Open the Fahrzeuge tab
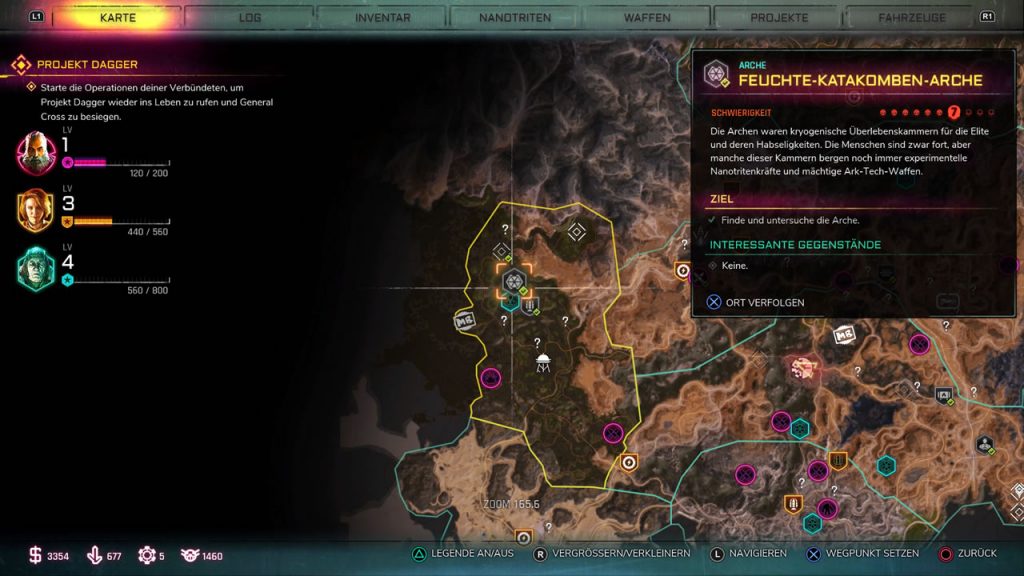 point(911,17)
